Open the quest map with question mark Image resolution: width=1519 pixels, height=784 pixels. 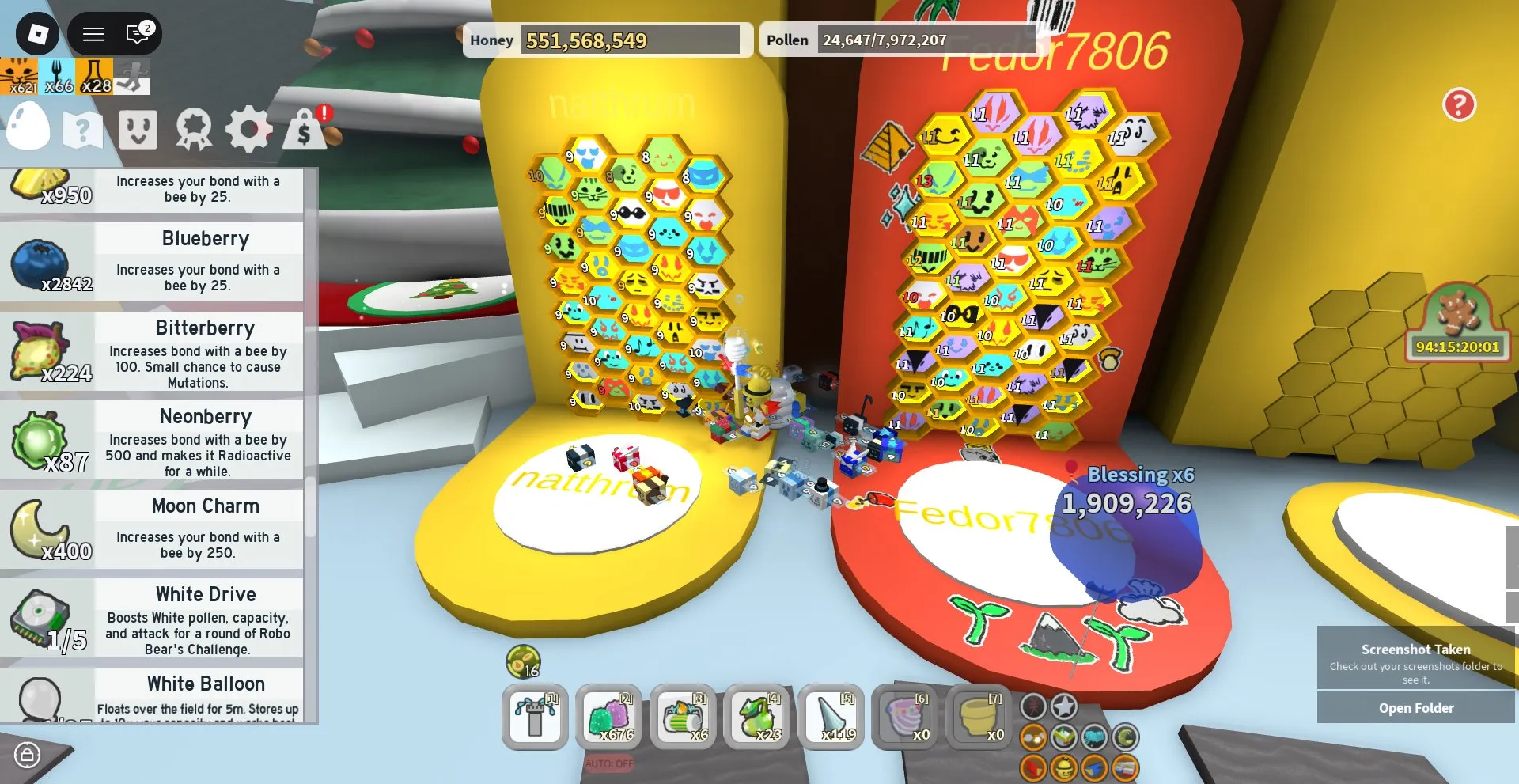pos(83,129)
